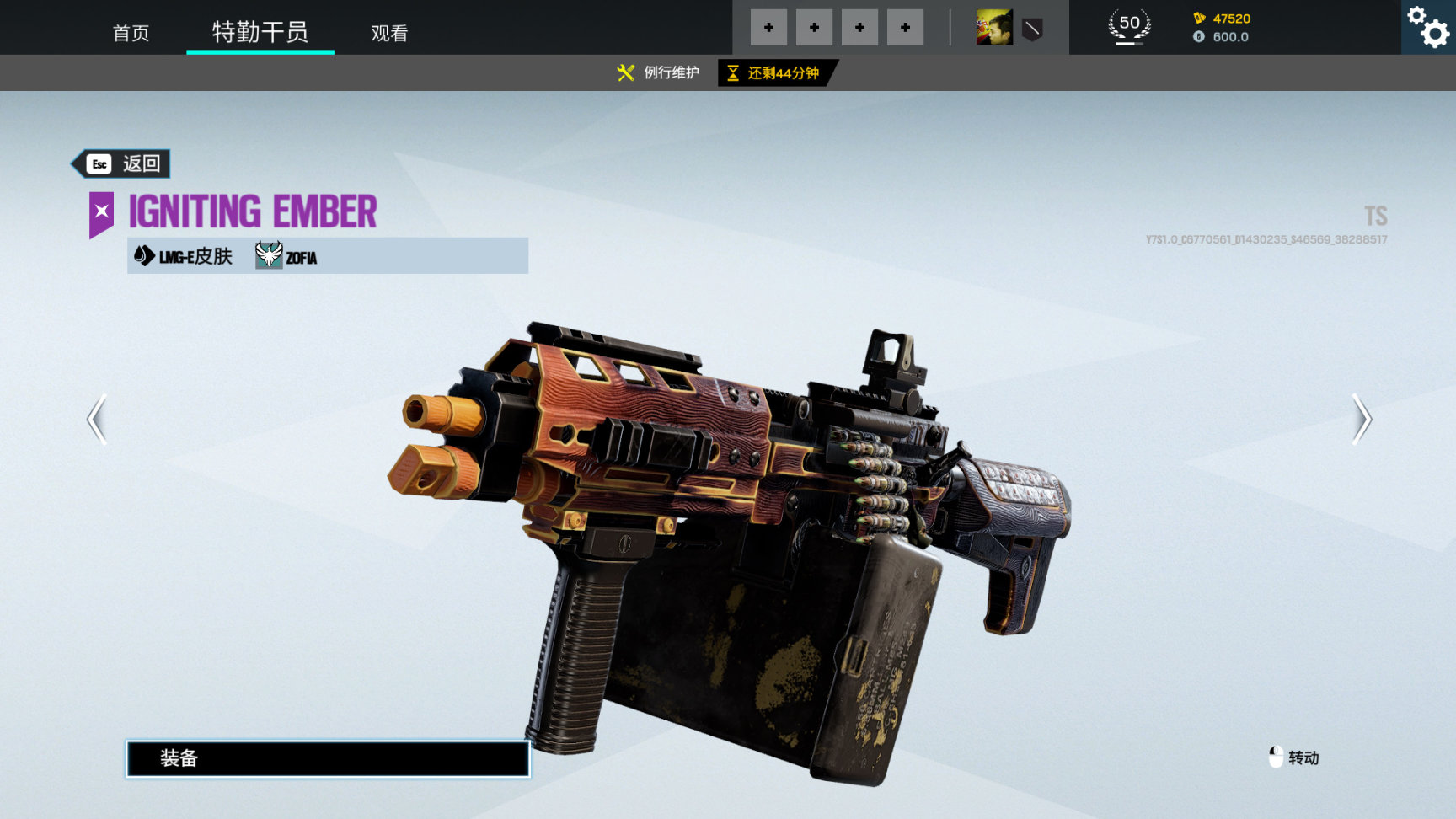Select the 观看 watch tab

pyautogui.click(x=389, y=33)
